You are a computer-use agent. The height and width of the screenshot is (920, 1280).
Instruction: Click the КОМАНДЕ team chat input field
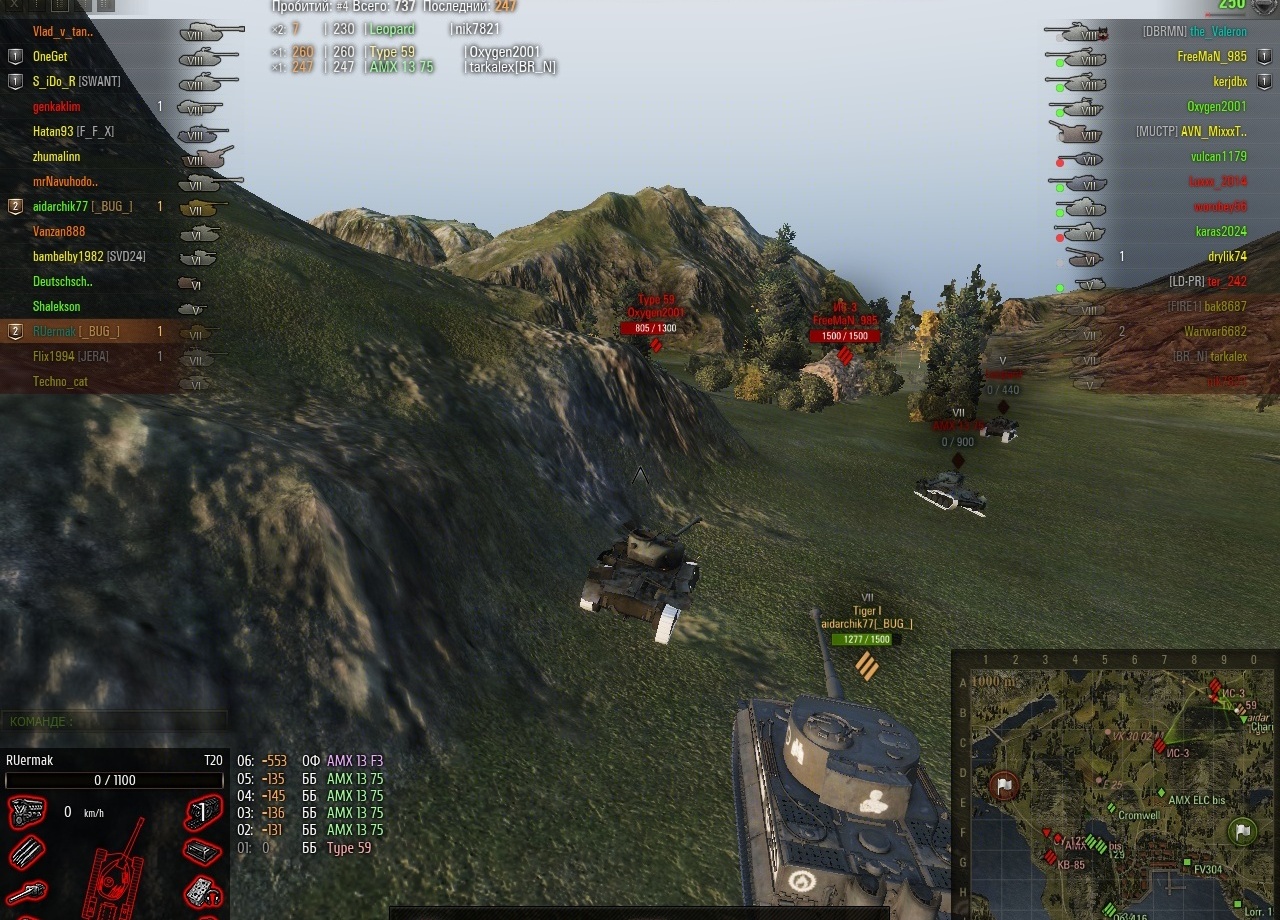pos(114,721)
